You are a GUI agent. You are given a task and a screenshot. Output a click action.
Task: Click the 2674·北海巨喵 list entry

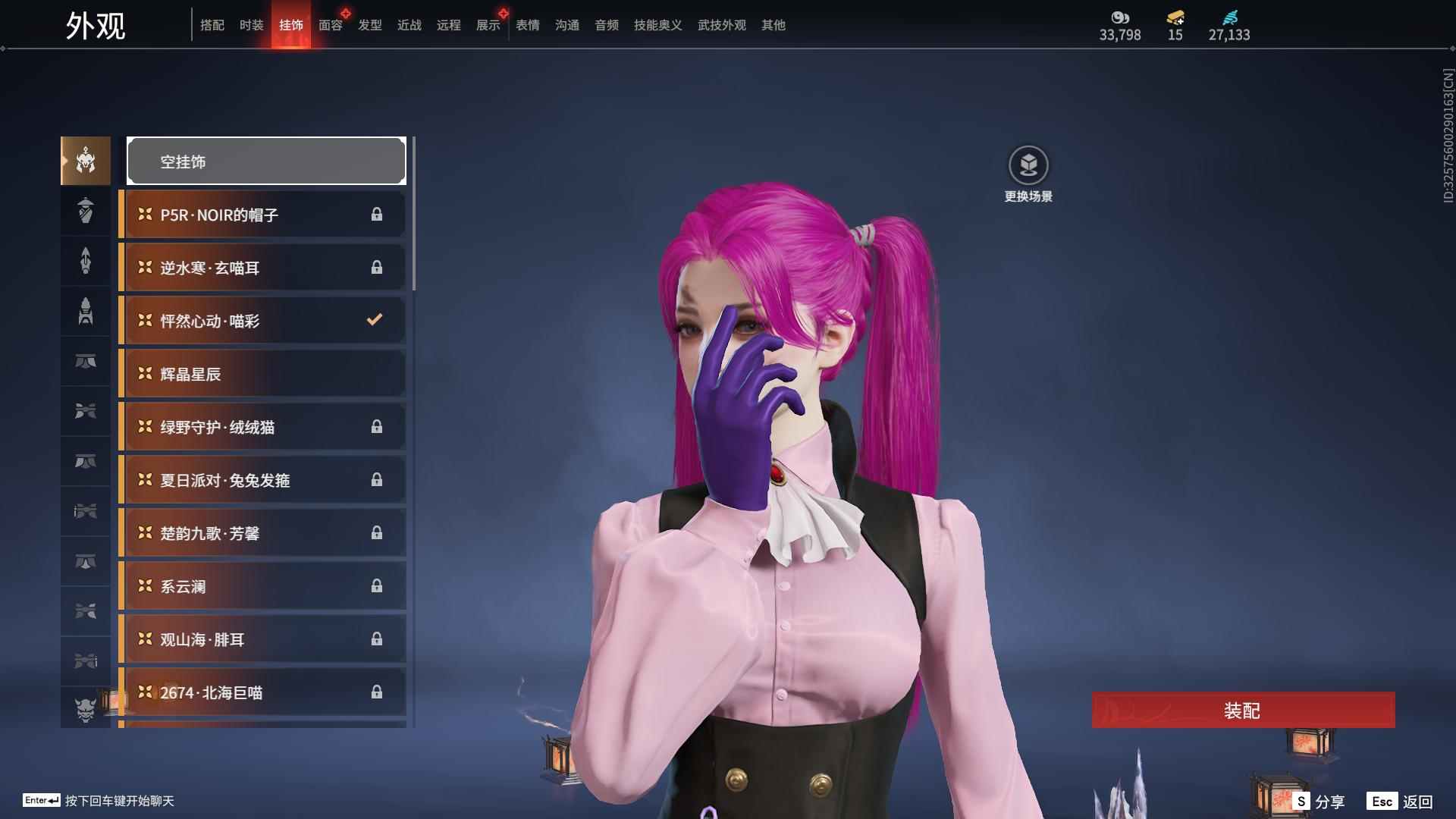tap(262, 692)
